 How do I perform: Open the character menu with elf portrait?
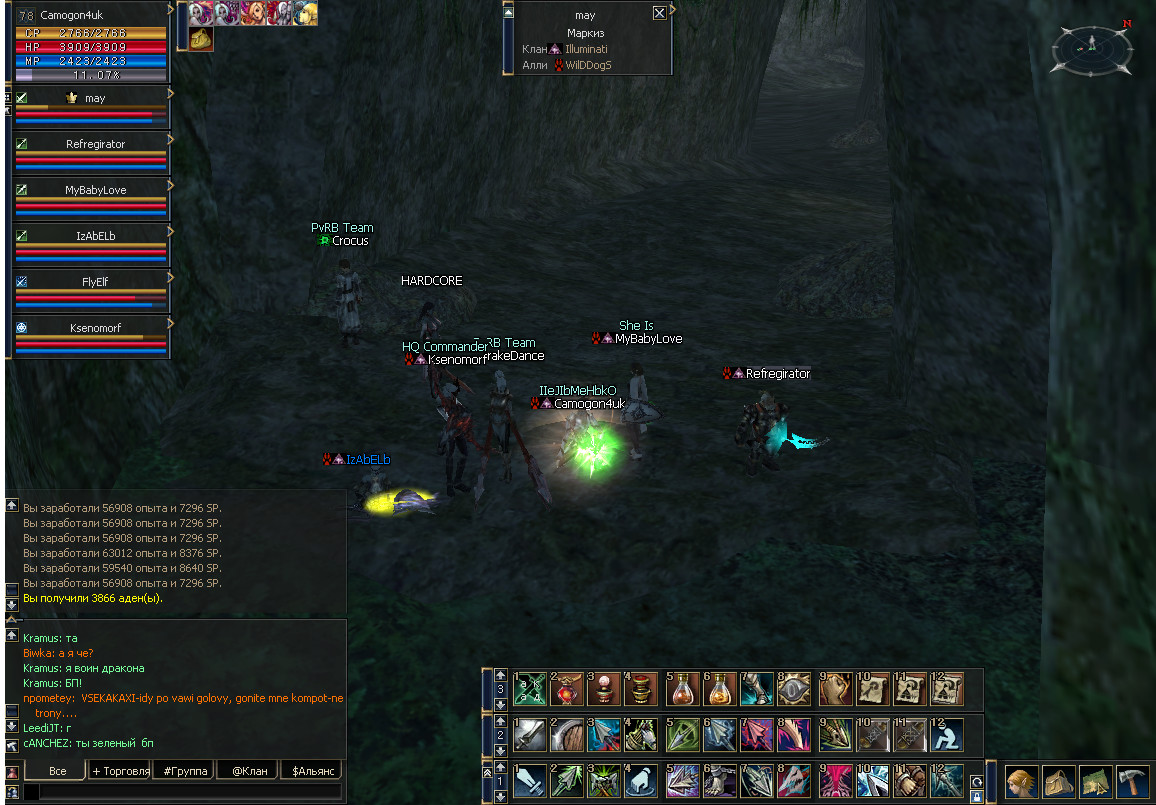click(x=1021, y=781)
